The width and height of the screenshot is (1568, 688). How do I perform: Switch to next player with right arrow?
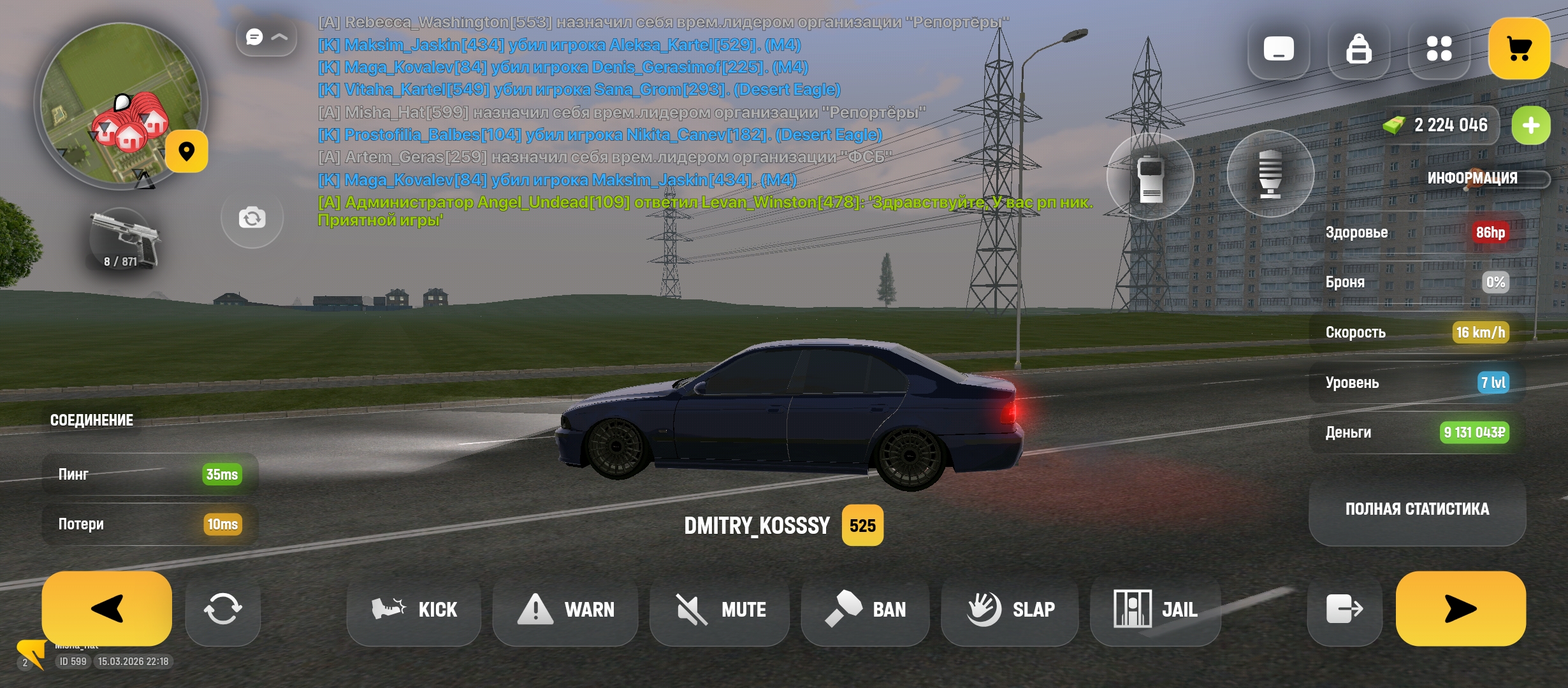(1460, 608)
